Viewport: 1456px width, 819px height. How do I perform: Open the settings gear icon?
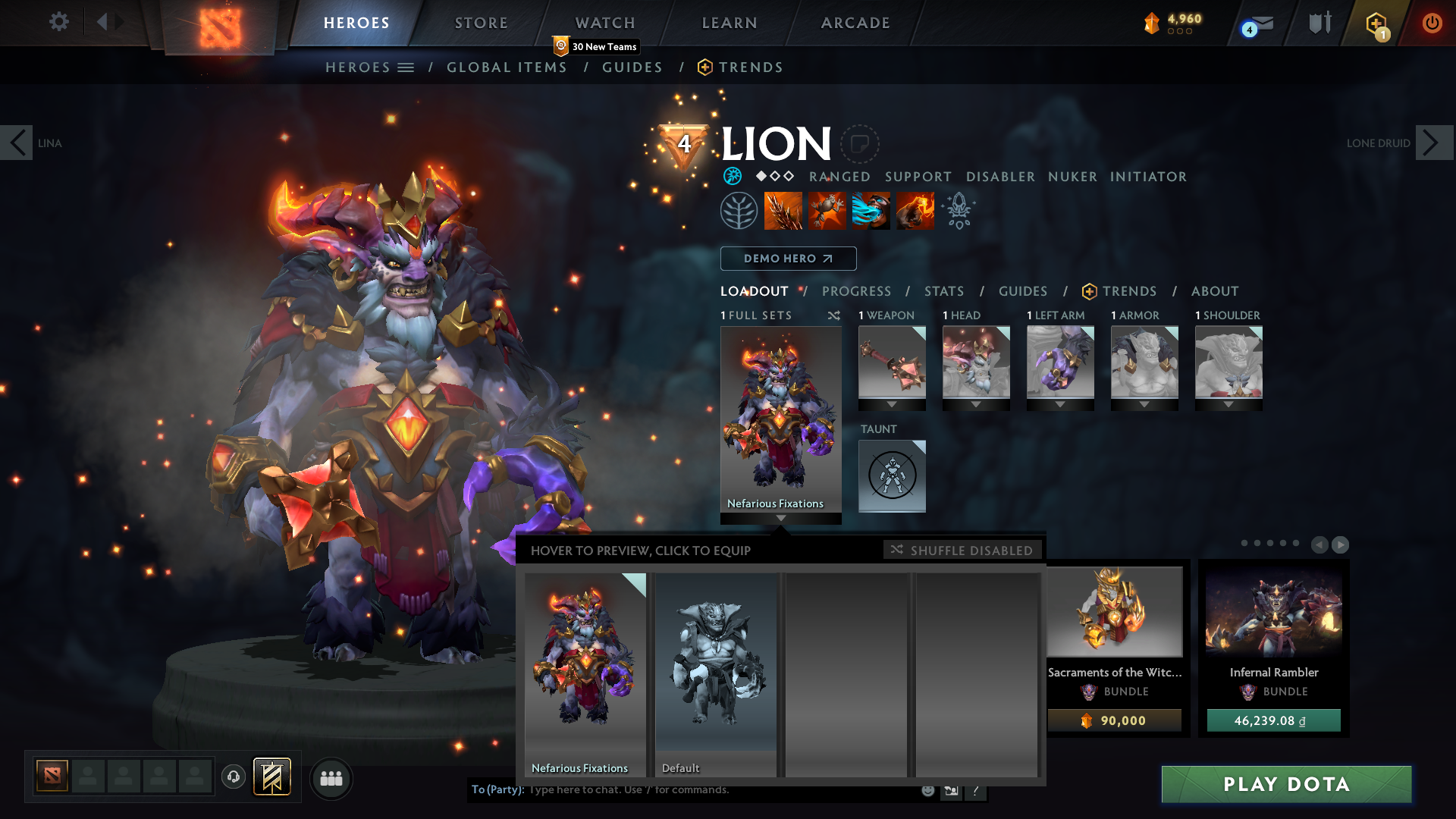pyautogui.click(x=58, y=22)
